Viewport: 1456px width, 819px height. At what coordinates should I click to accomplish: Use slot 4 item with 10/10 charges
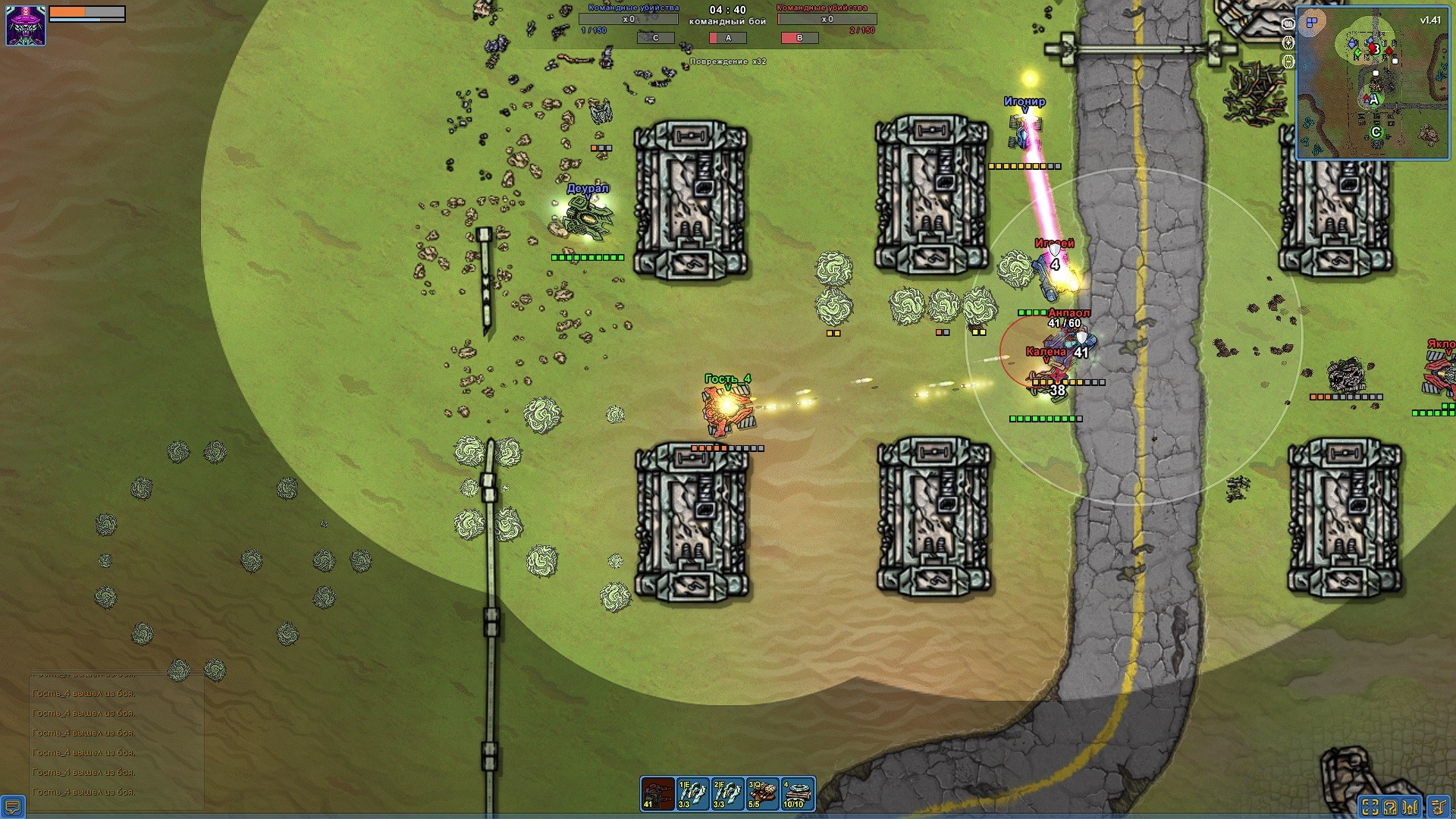pyautogui.click(x=797, y=793)
